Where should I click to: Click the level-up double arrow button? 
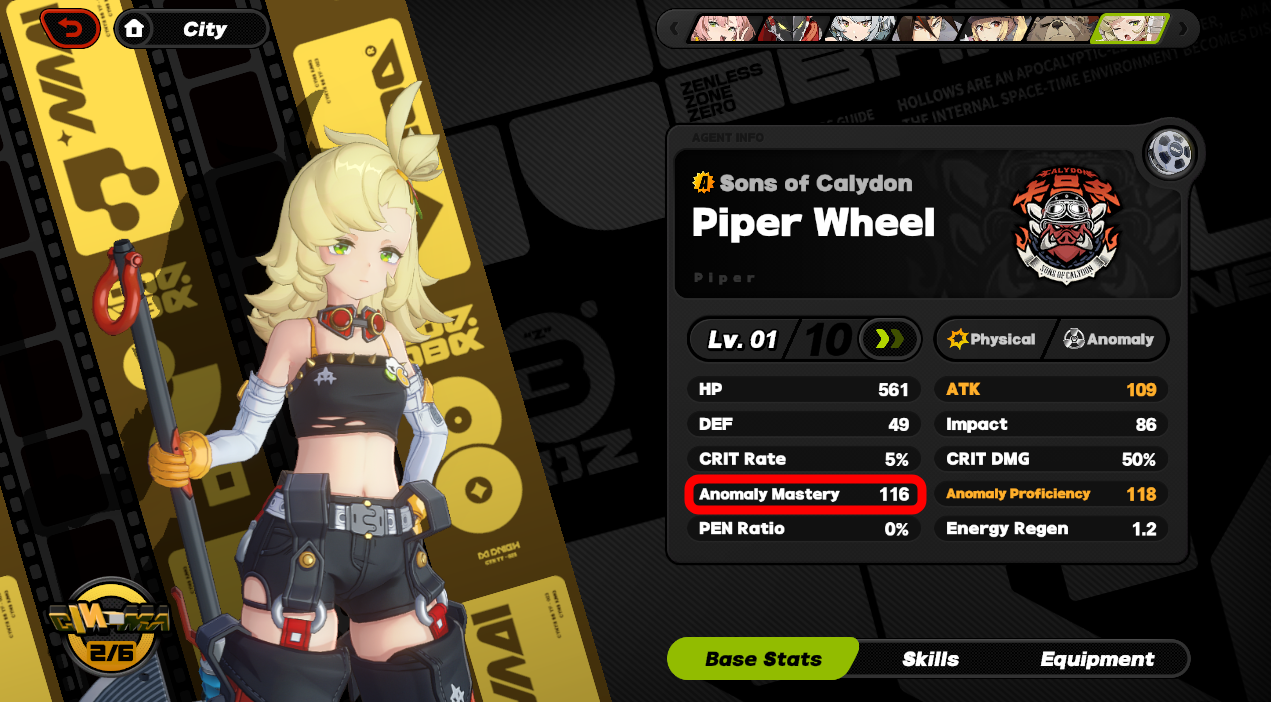click(x=888, y=340)
